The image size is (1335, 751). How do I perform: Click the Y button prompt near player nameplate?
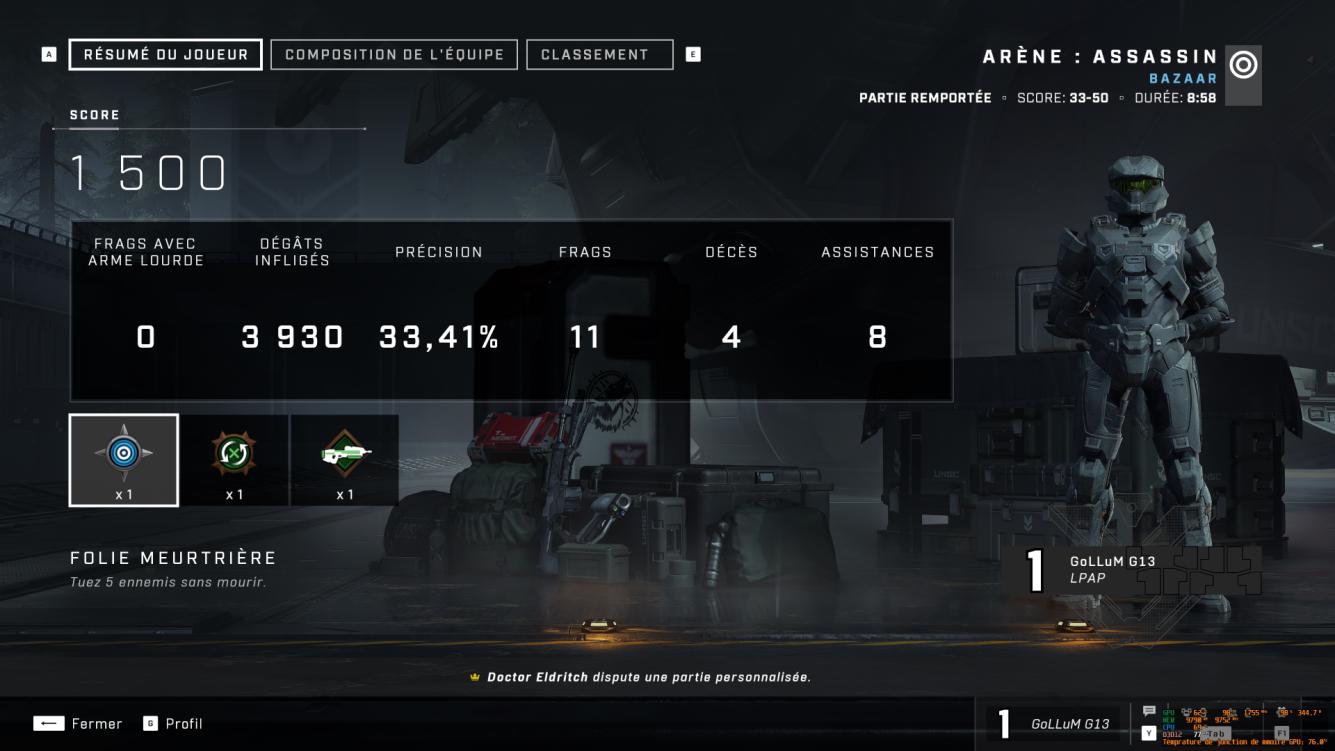[x=1149, y=733]
